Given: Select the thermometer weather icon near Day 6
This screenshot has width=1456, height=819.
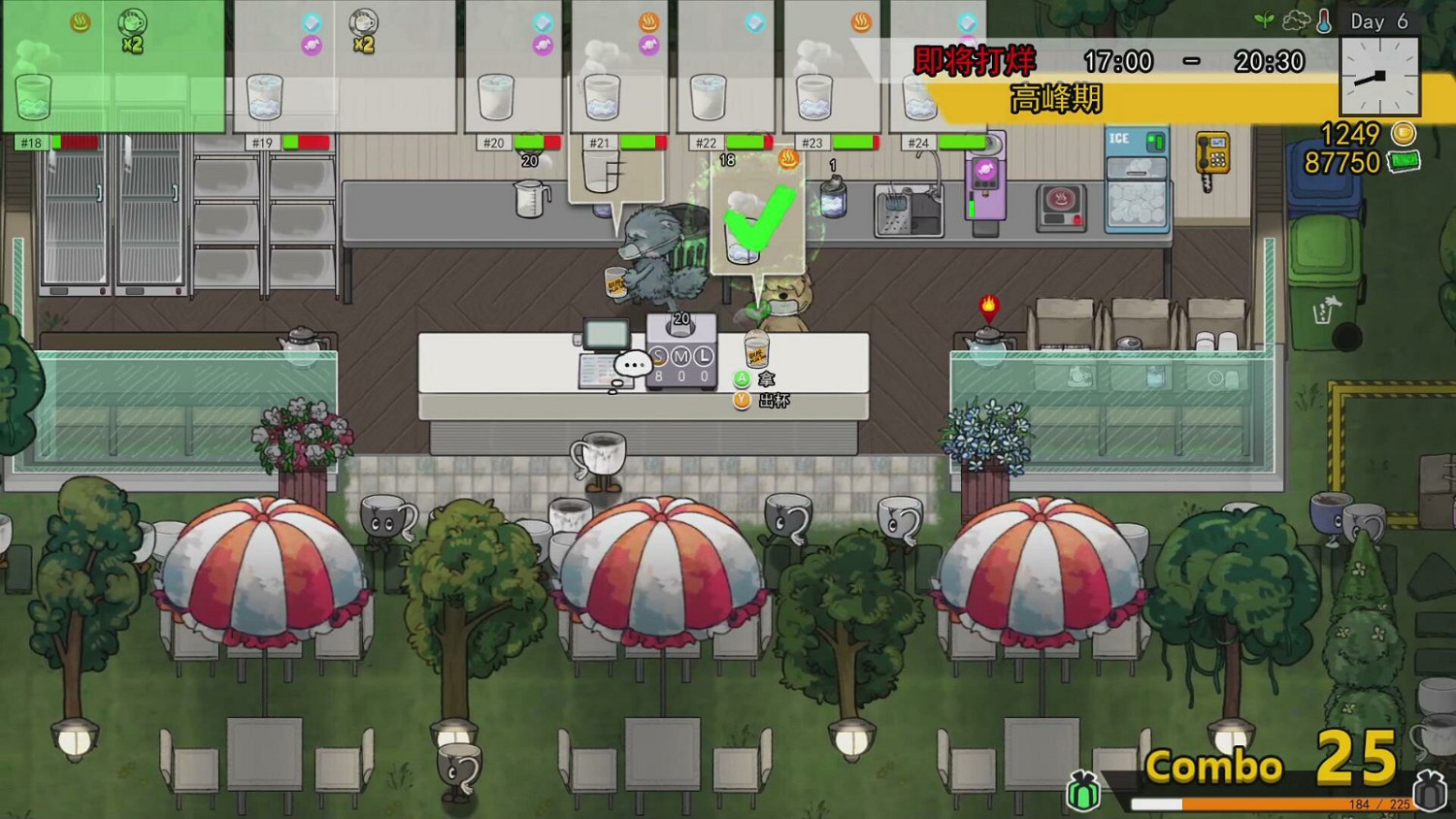Looking at the screenshot, I should (1322, 20).
